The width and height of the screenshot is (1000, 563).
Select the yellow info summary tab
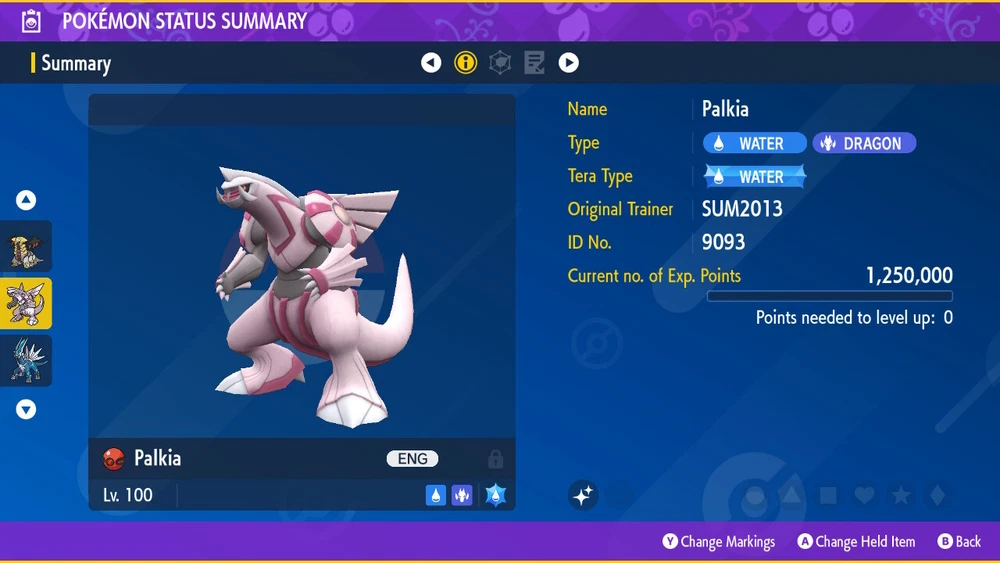pos(465,63)
